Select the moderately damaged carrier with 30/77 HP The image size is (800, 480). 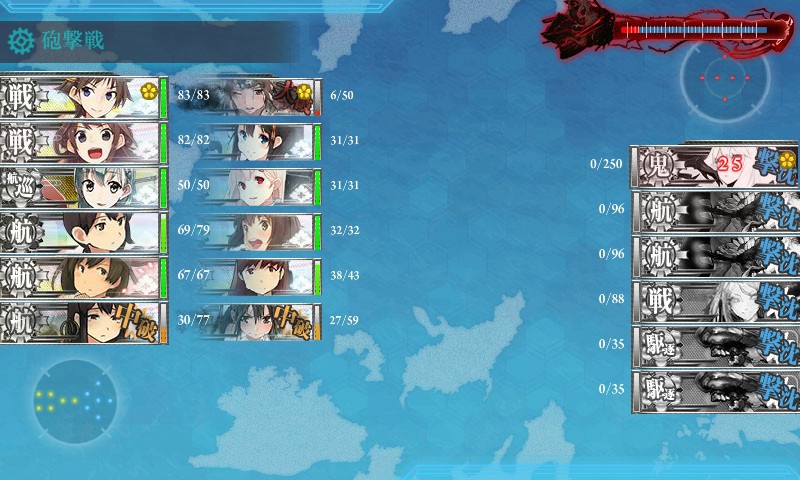(x=82, y=322)
